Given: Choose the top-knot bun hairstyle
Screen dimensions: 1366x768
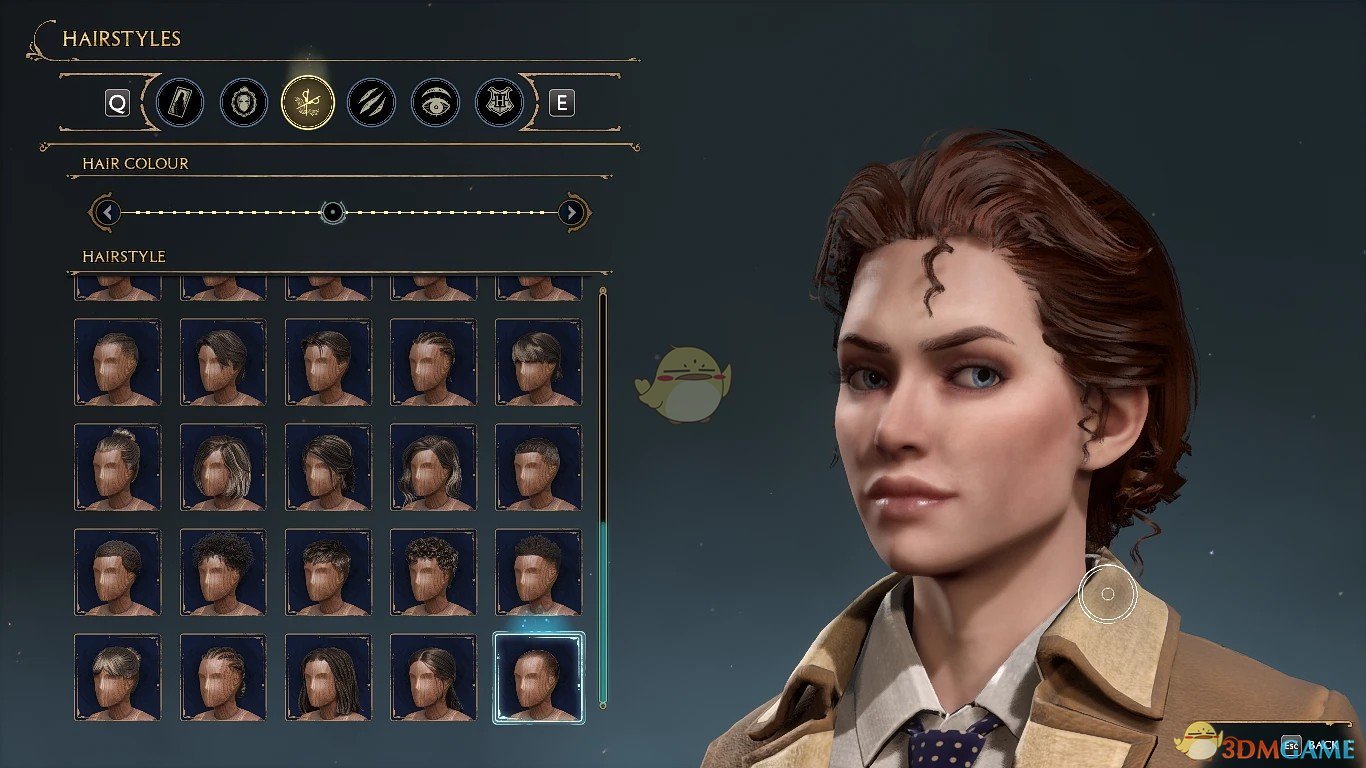Looking at the screenshot, I should pyautogui.click(x=117, y=466).
